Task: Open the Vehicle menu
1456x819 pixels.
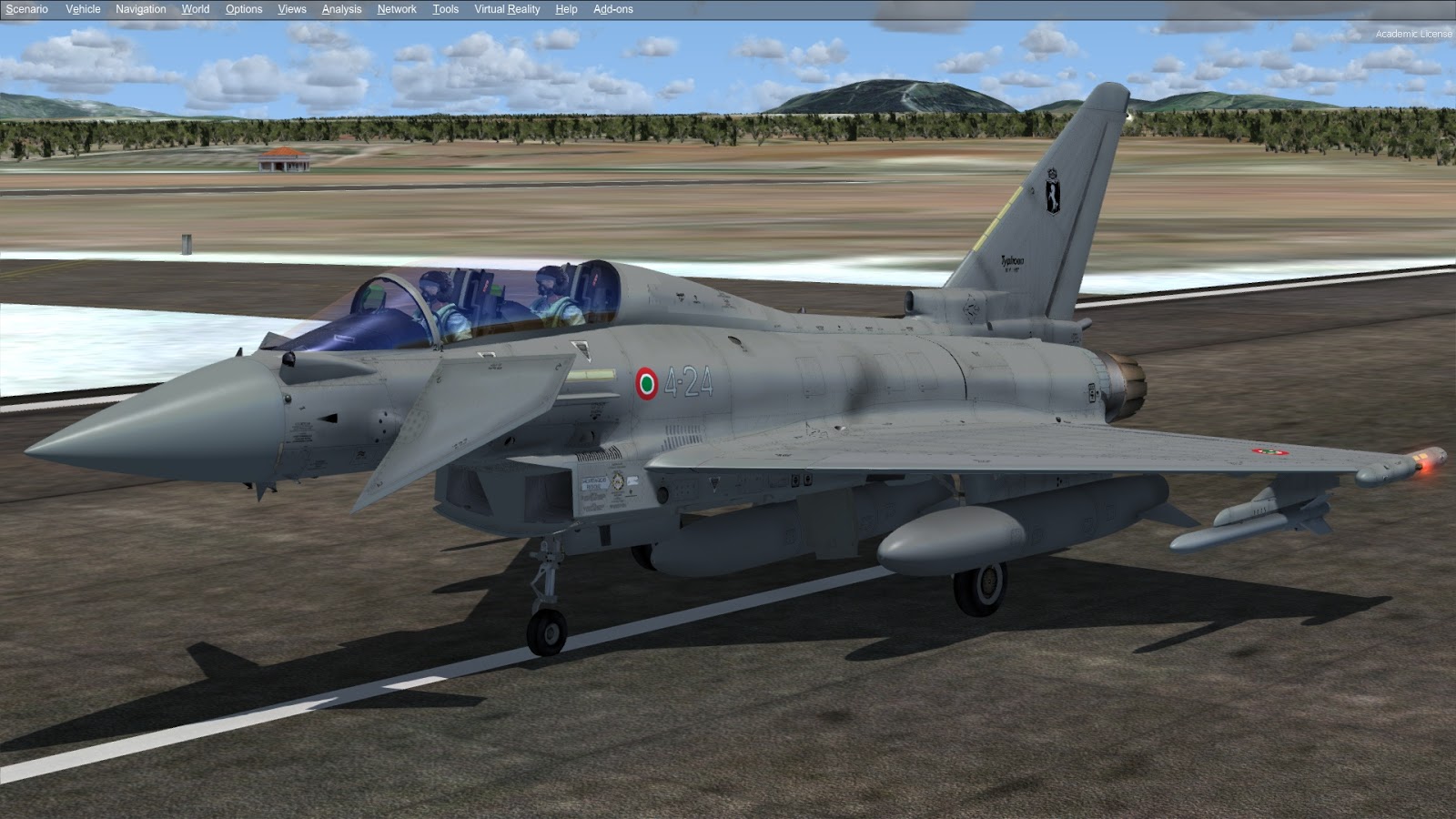Action: (82, 9)
